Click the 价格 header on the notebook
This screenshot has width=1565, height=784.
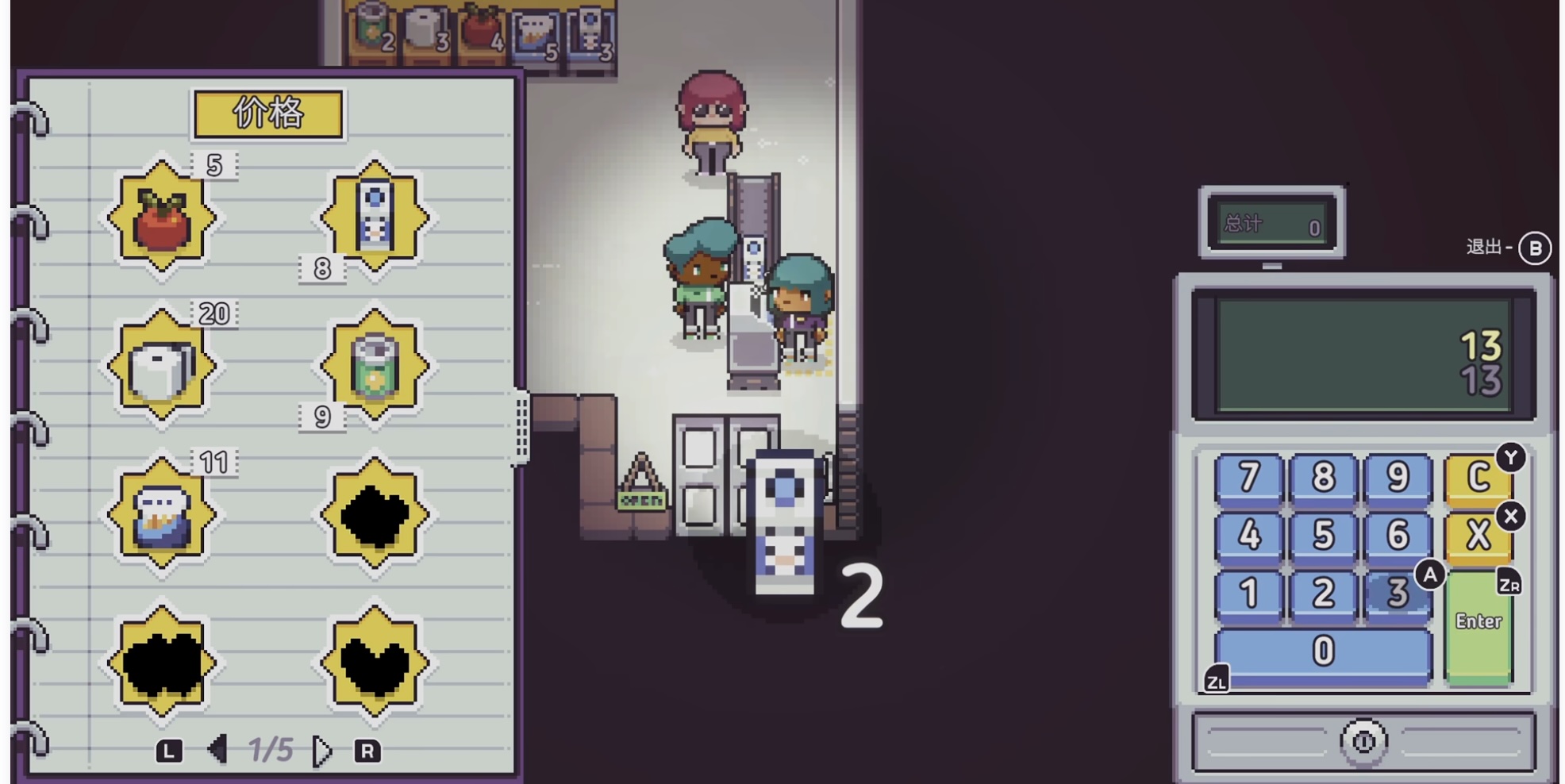click(x=267, y=113)
